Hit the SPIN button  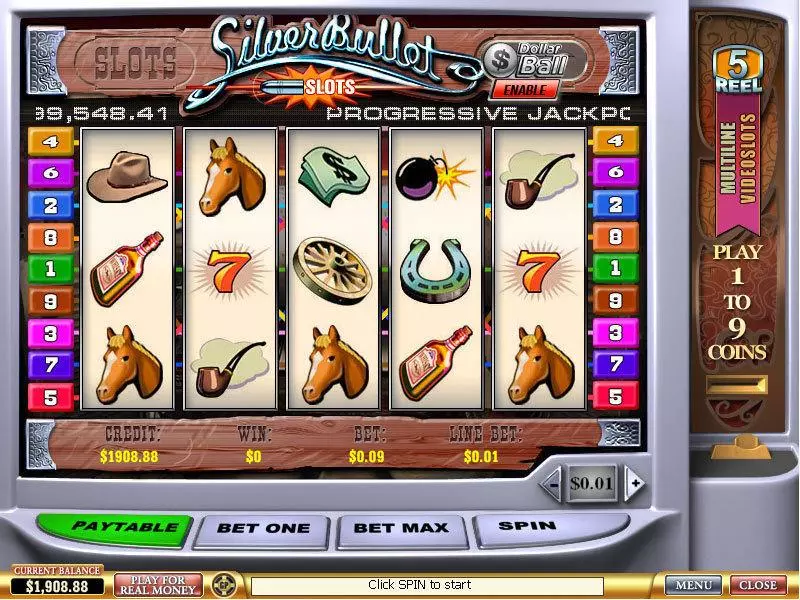pyautogui.click(x=527, y=525)
